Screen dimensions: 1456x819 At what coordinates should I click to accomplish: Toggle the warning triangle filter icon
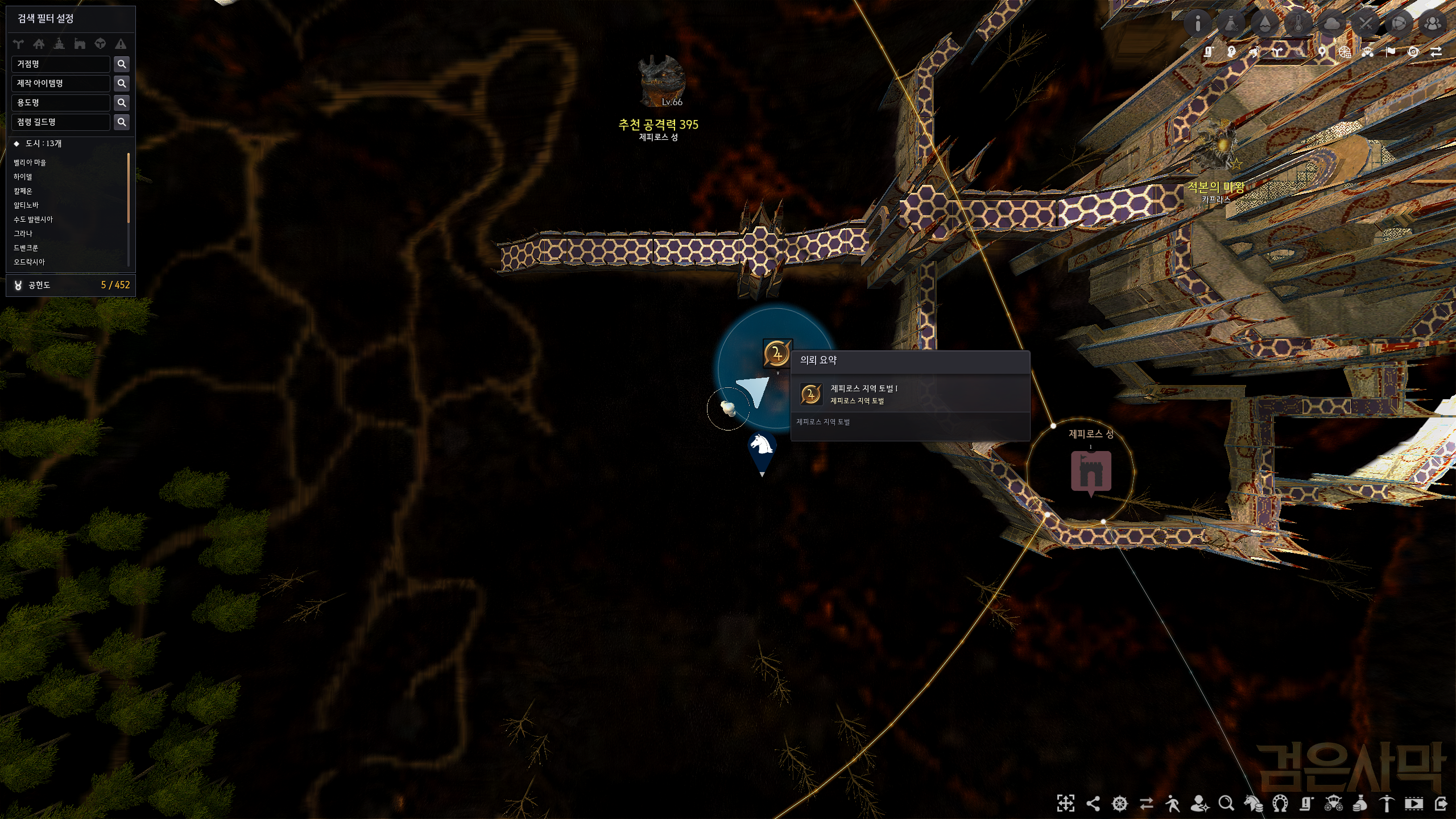[121, 44]
